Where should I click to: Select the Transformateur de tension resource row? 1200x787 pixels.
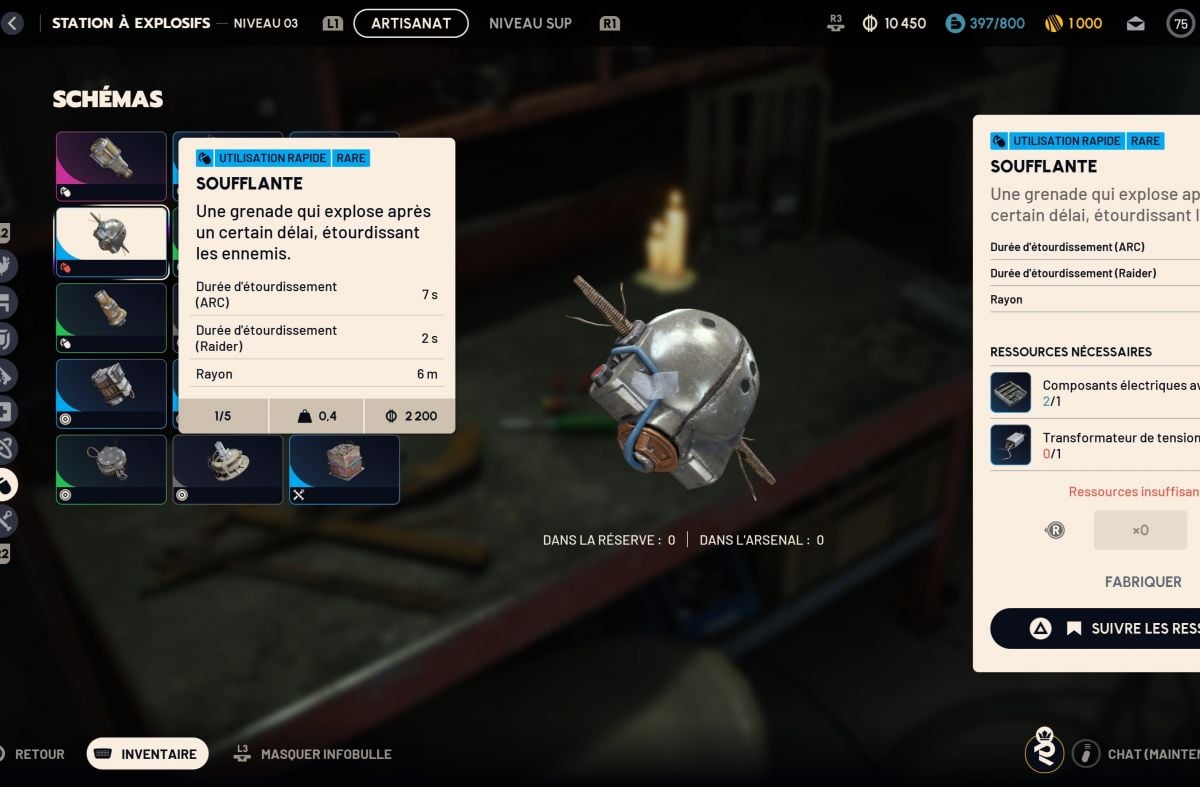point(1095,445)
